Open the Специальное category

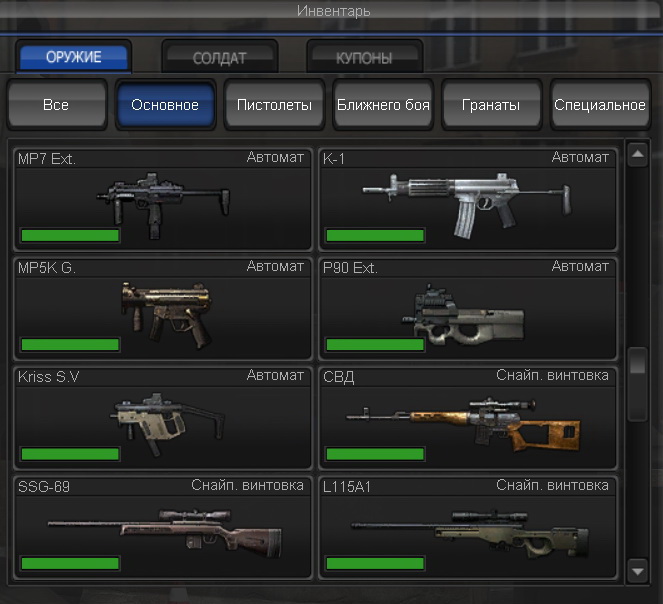(x=600, y=105)
